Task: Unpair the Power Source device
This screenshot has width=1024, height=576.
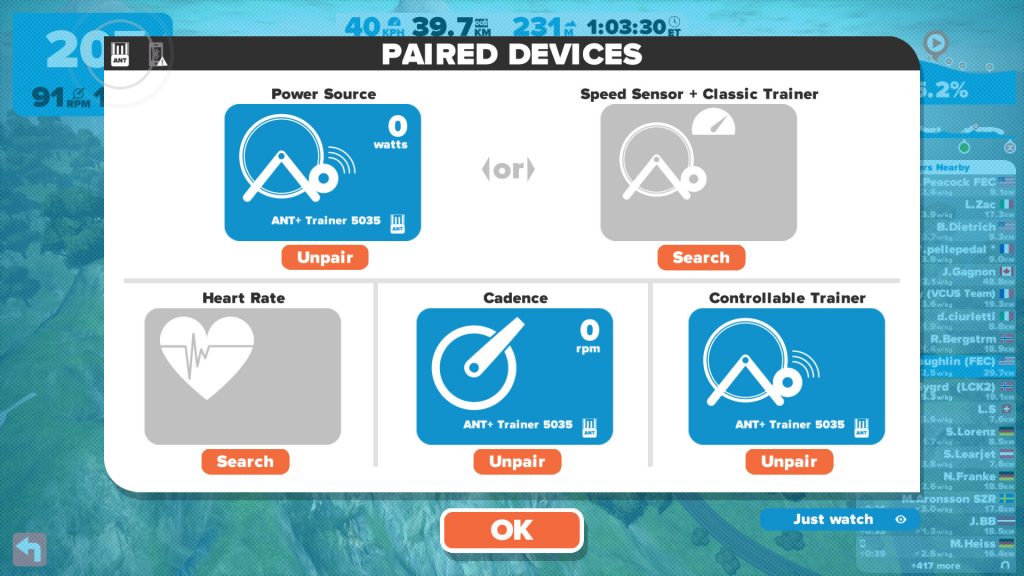Action: [x=325, y=257]
